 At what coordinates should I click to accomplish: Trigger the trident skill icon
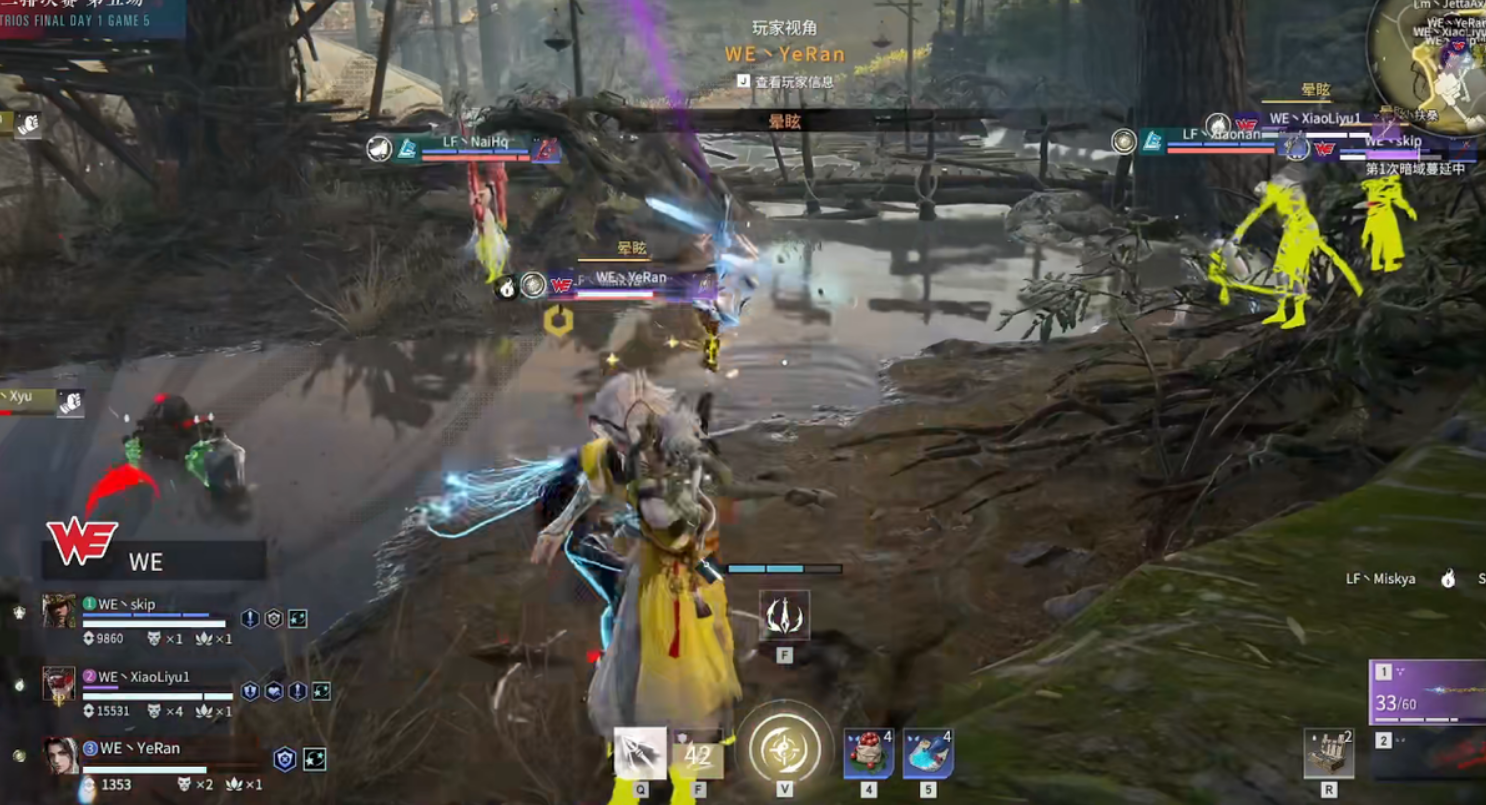[784, 616]
